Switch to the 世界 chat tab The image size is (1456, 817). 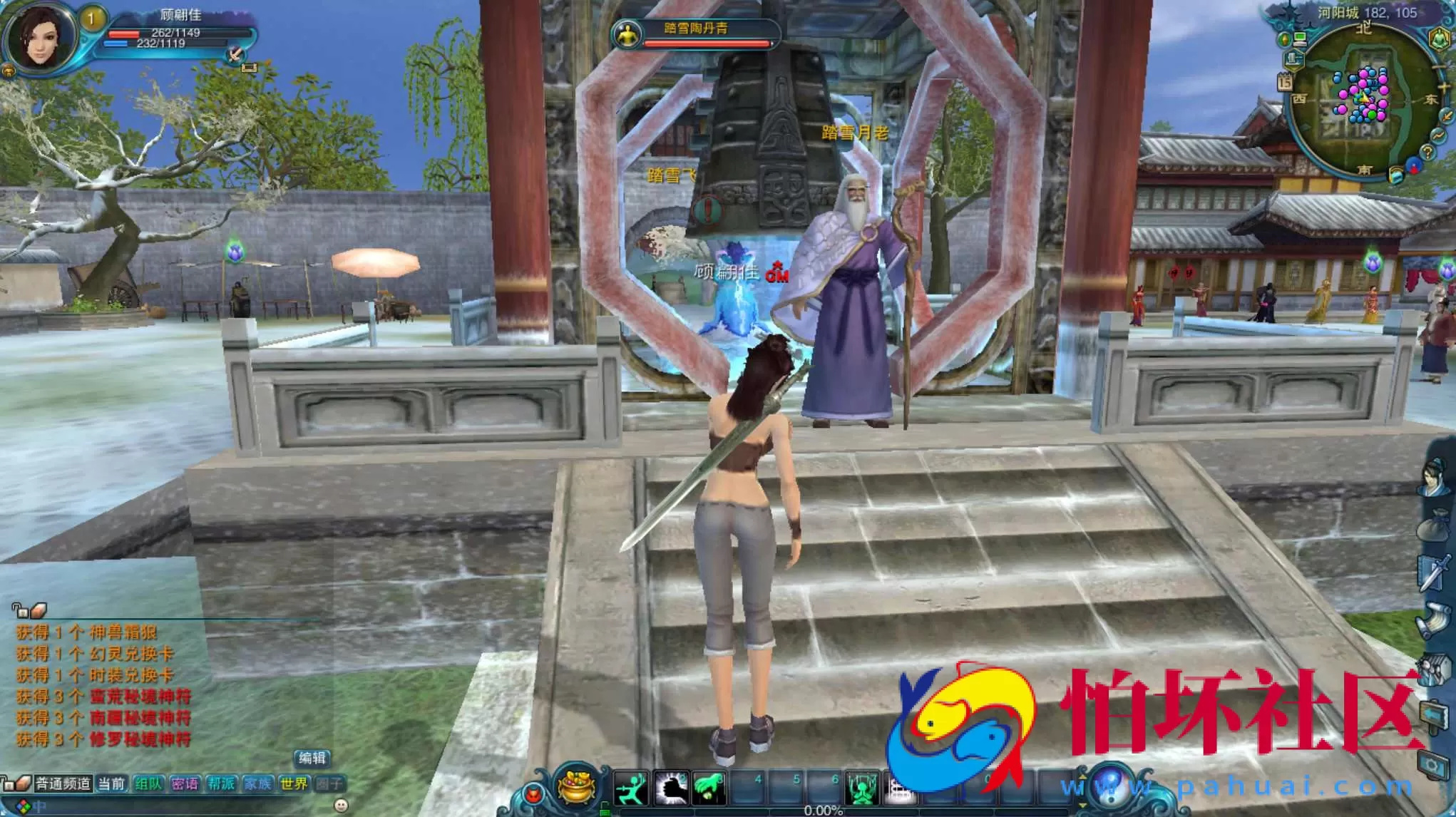click(294, 783)
